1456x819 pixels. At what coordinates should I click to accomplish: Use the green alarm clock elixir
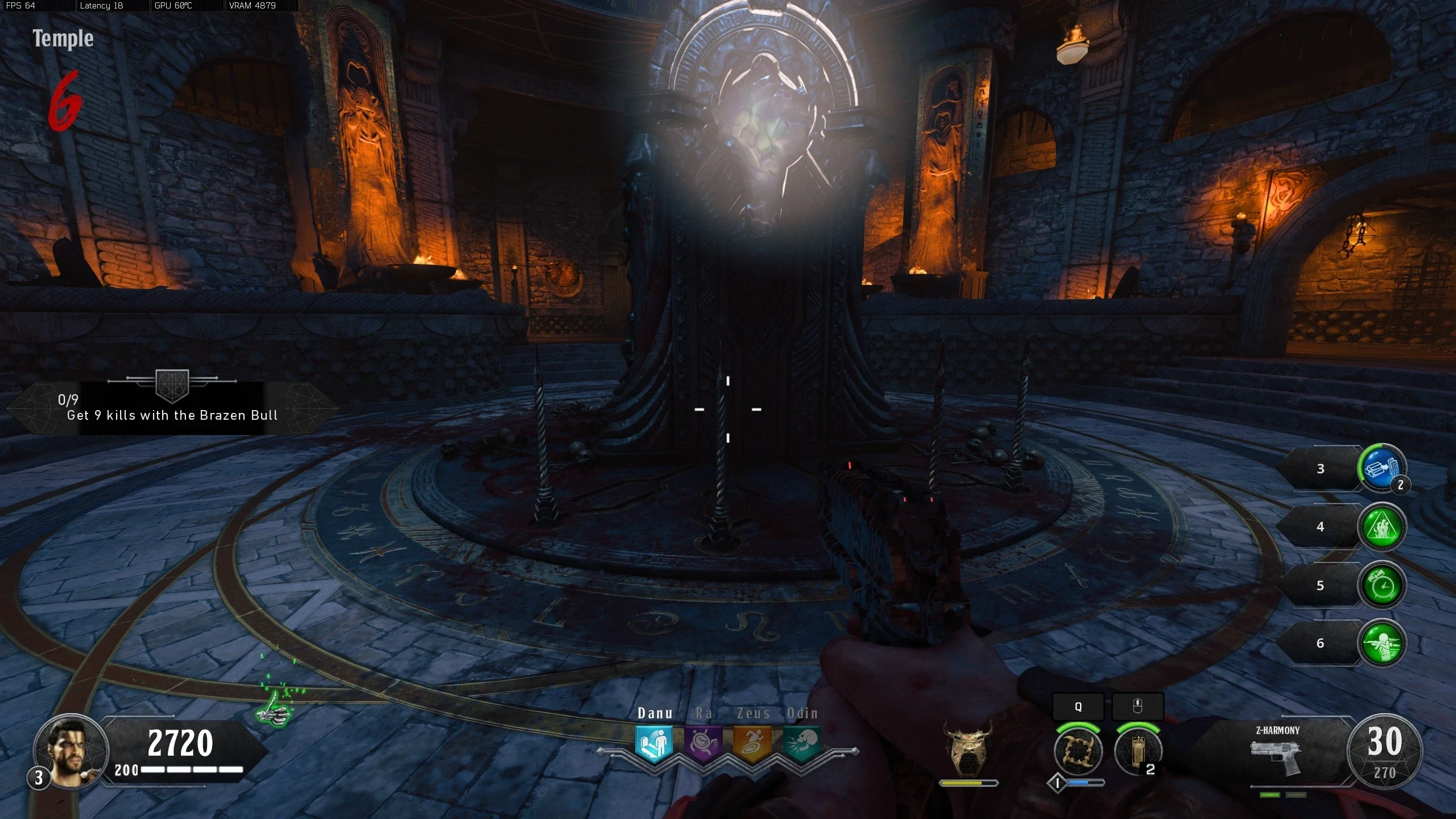pos(1381,585)
